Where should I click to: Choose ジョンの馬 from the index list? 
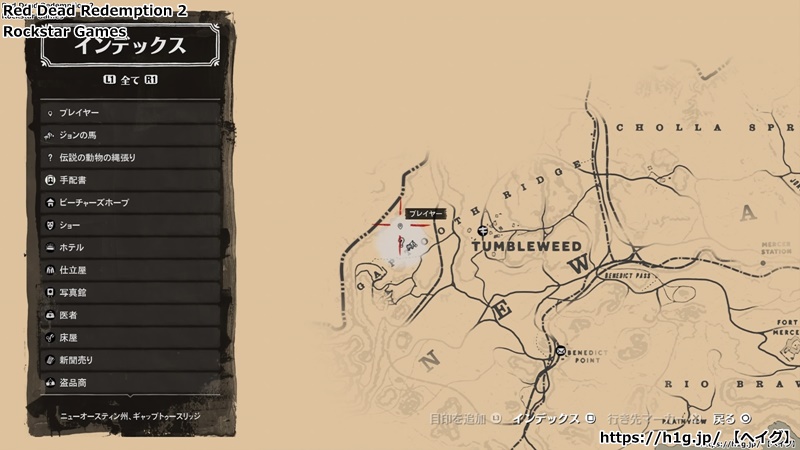130,135
